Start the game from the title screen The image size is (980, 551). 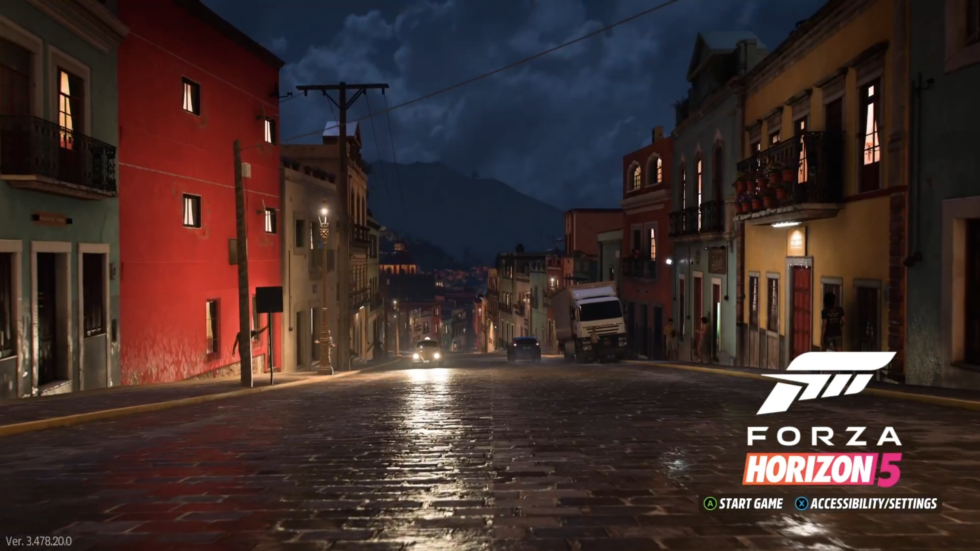coord(743,504)
